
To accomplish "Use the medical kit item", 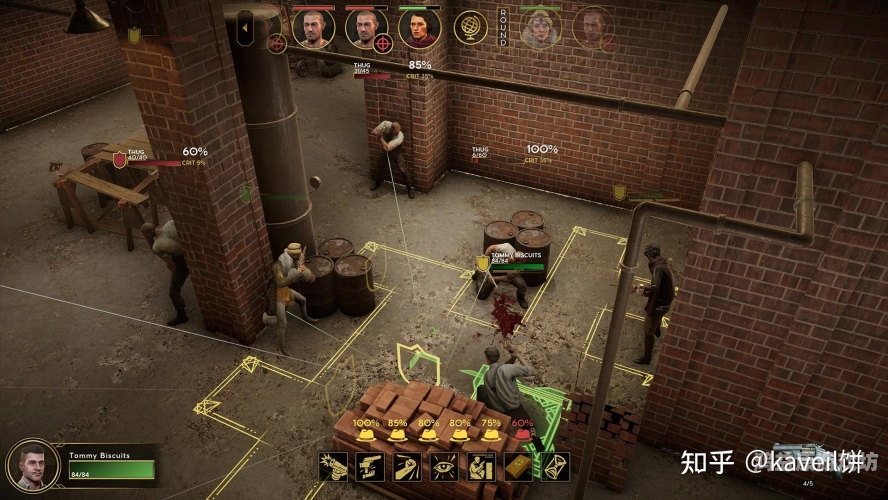I will 520,466.
